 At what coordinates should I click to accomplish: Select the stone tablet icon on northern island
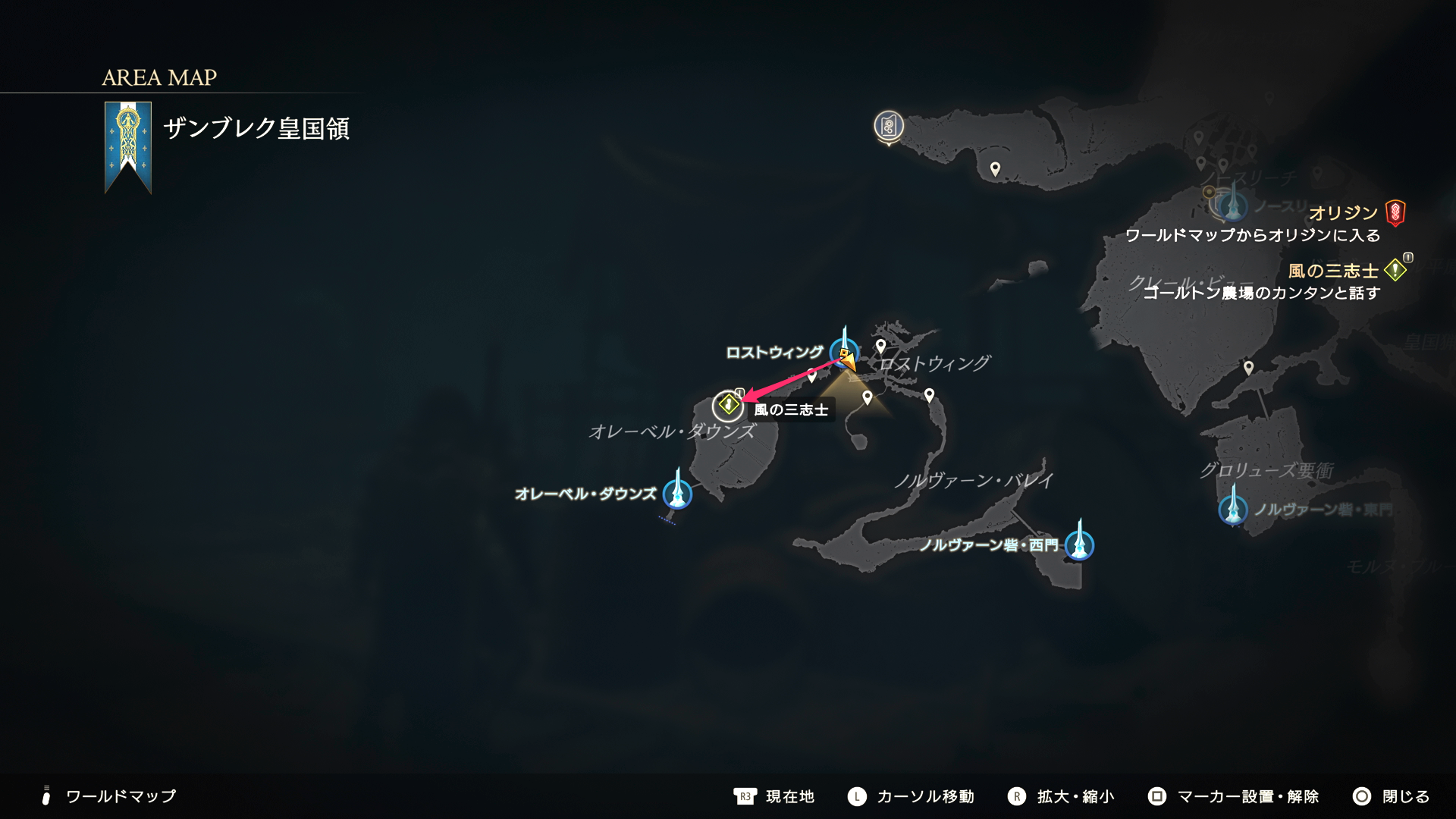(x=889, y=126)
